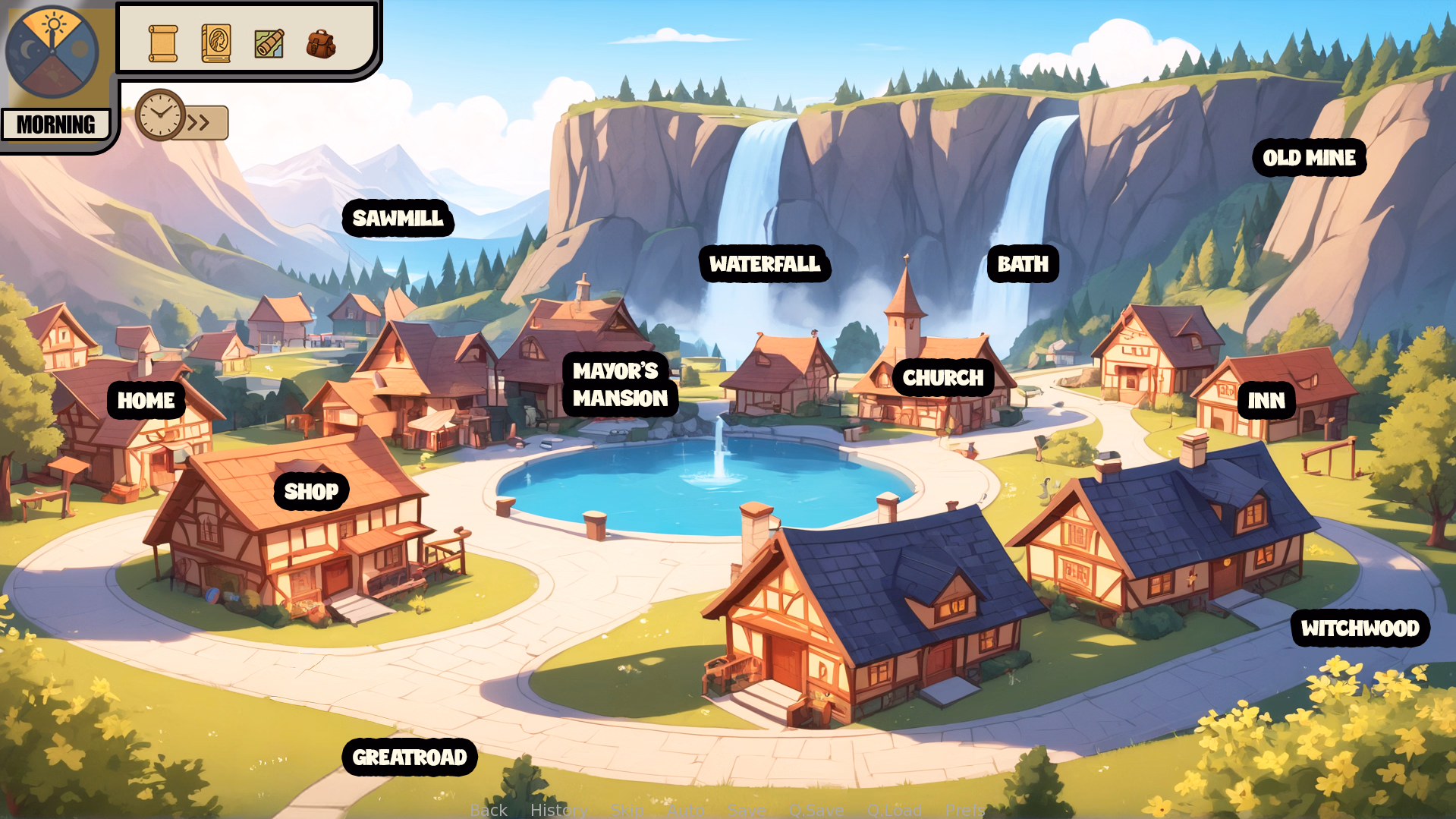This screenshot has width=1456, height=819.
Task: Head to the Greatroad
Action: pos(409,758)
